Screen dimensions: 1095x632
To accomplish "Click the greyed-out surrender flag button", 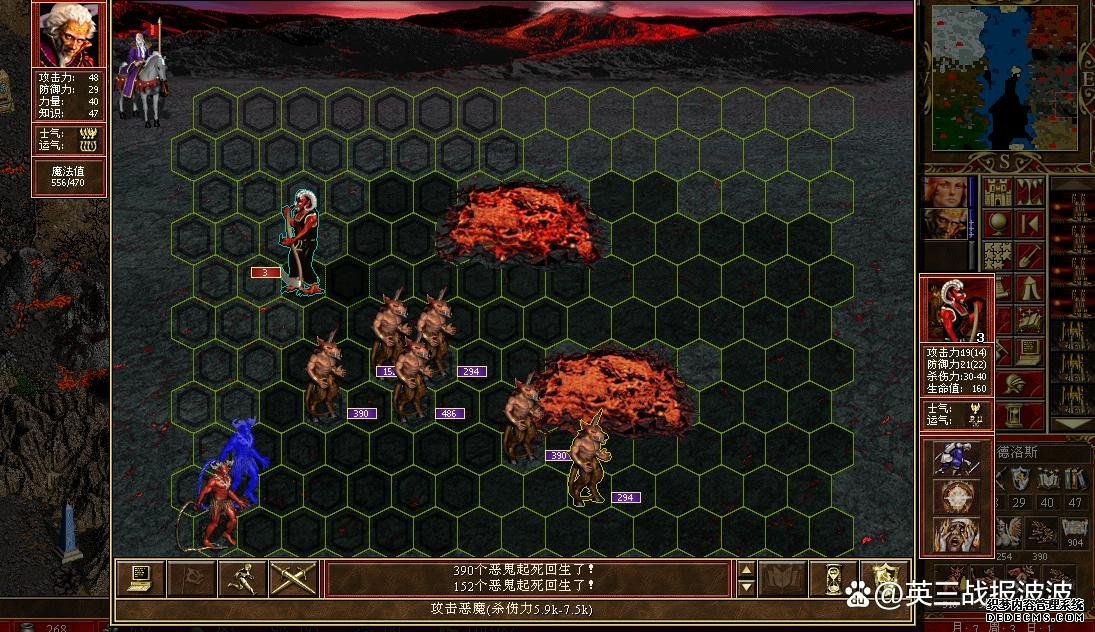I will point(191,578).
